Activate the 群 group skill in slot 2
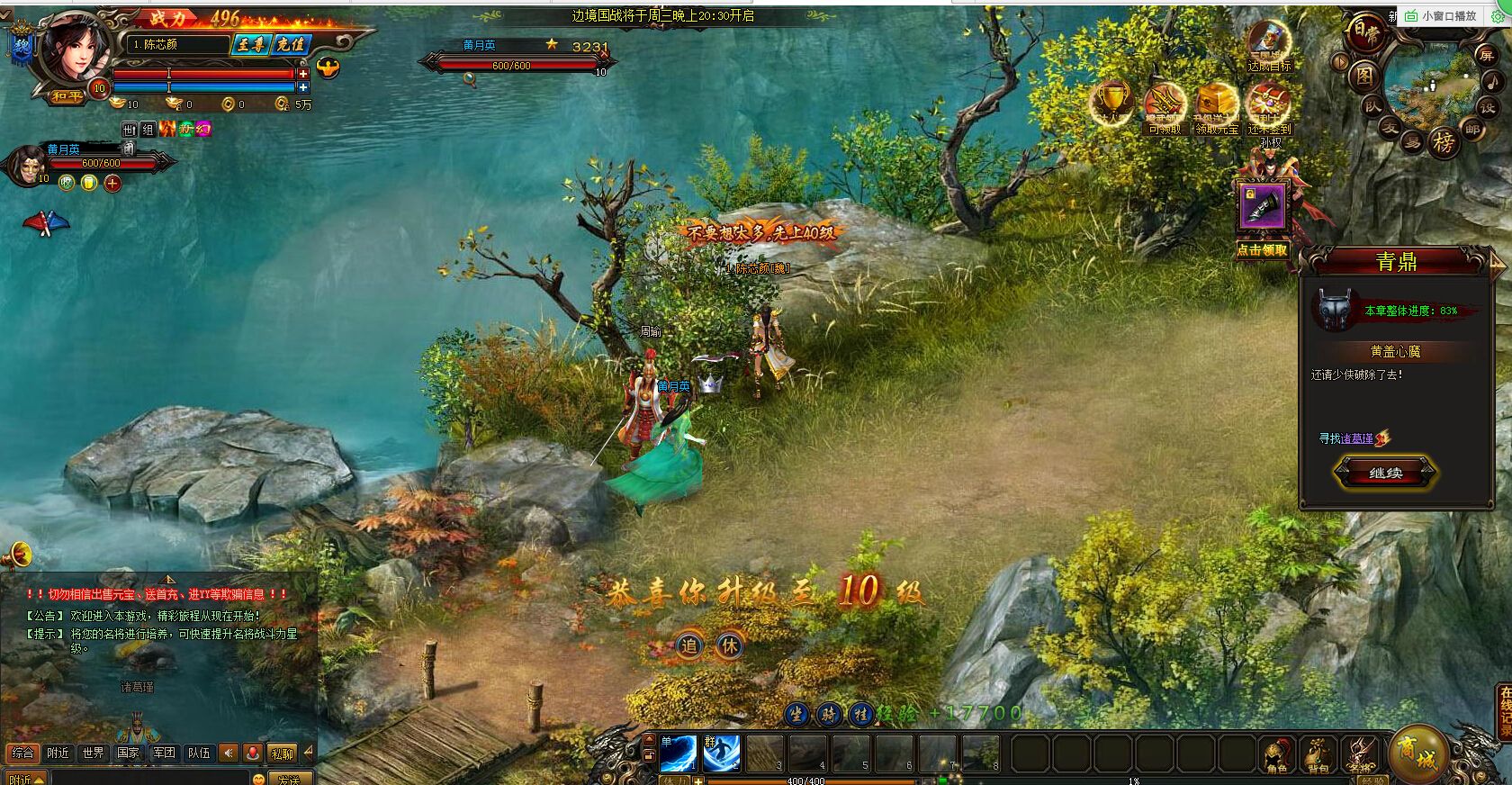The height and width of the screenshot is (785, 1512). 721,753
